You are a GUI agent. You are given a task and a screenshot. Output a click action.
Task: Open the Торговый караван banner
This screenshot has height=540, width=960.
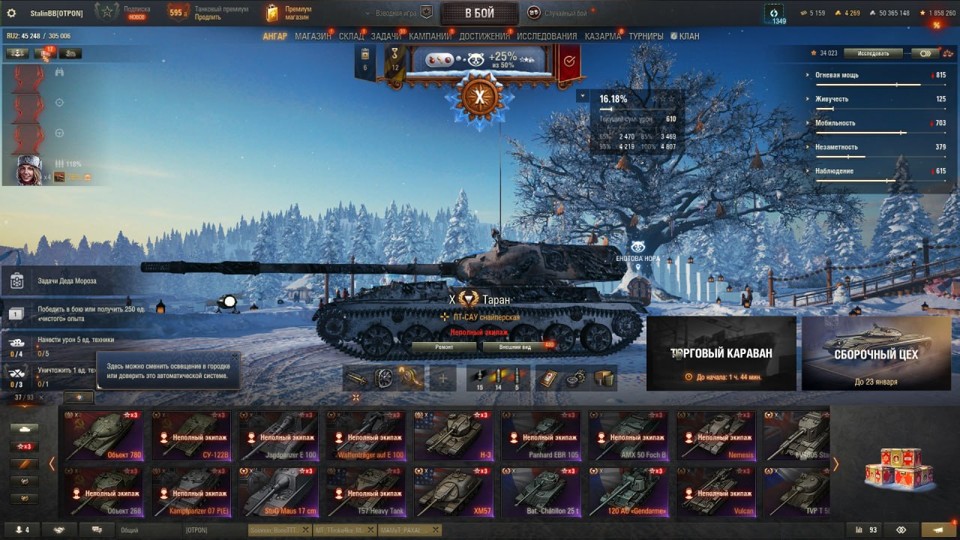(x=721, y=353)
